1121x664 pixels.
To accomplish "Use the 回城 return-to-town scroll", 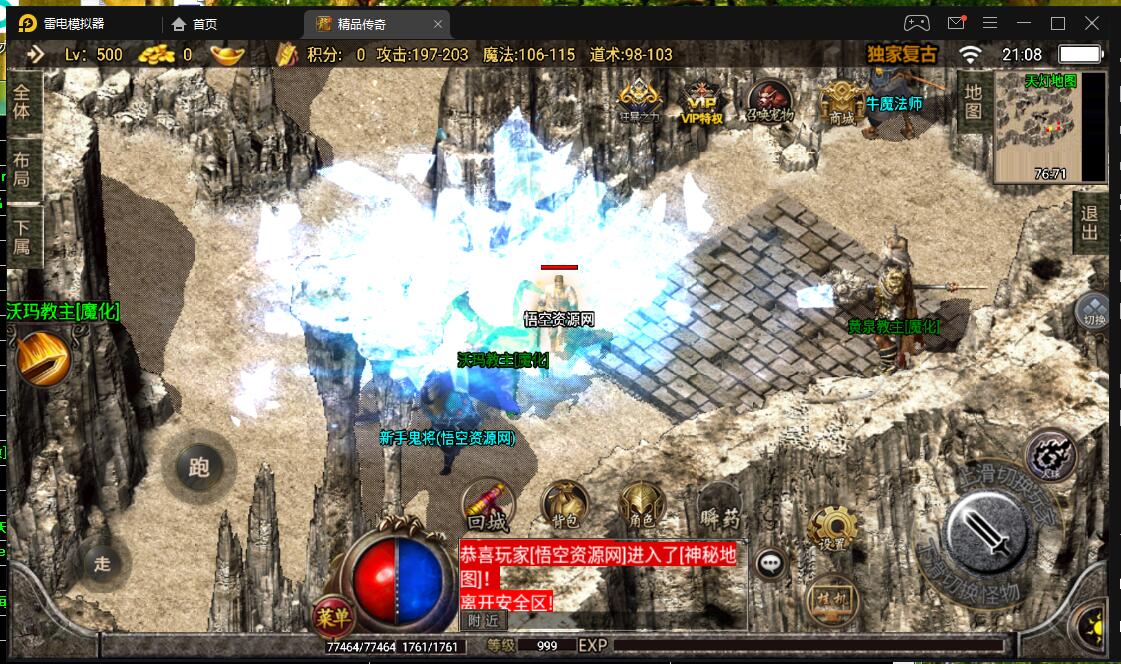I will [488, 505].
